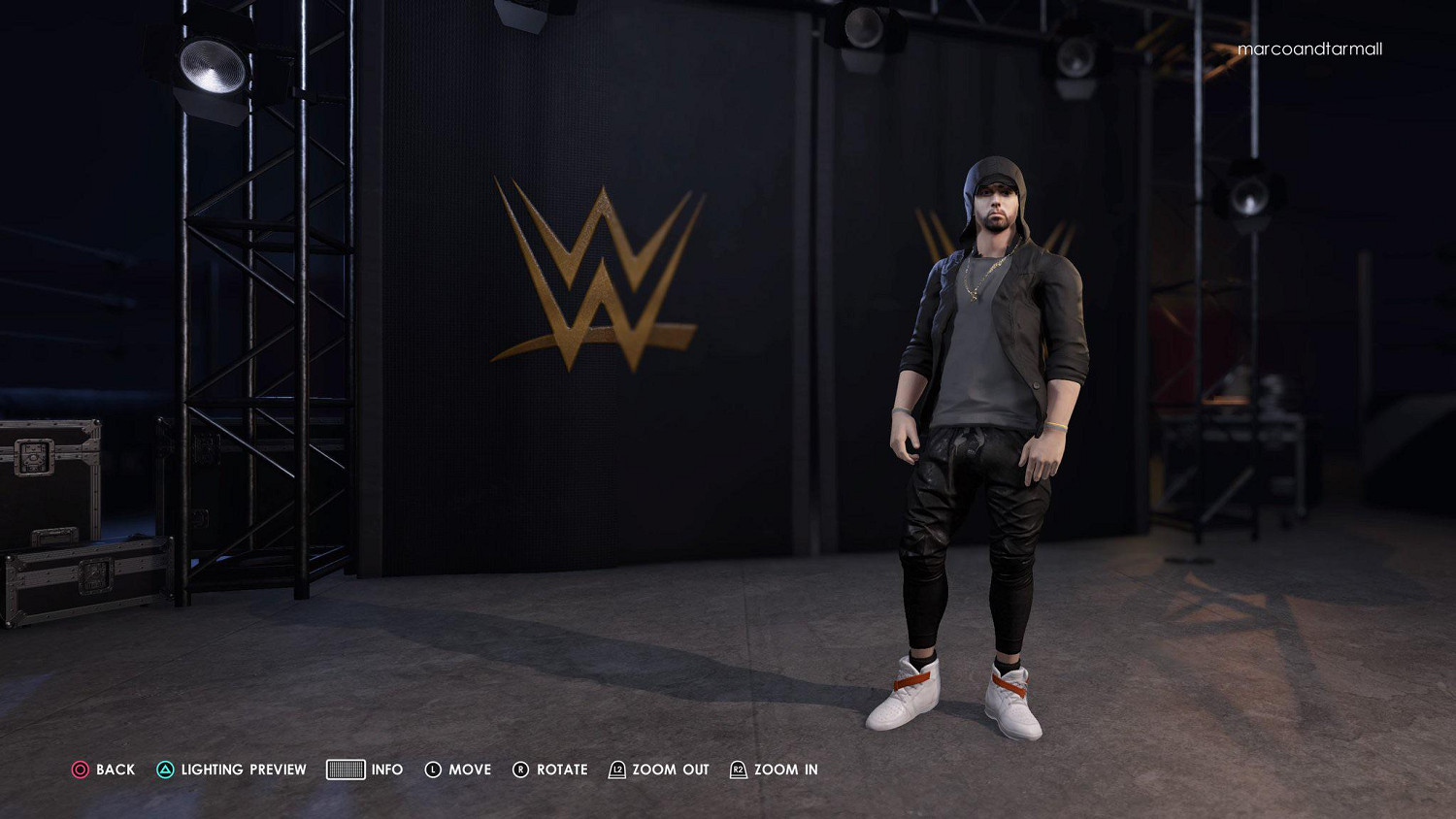The image size is (1456, 819).
Task: Select the ROTATE label
Action: pos(563,770)
